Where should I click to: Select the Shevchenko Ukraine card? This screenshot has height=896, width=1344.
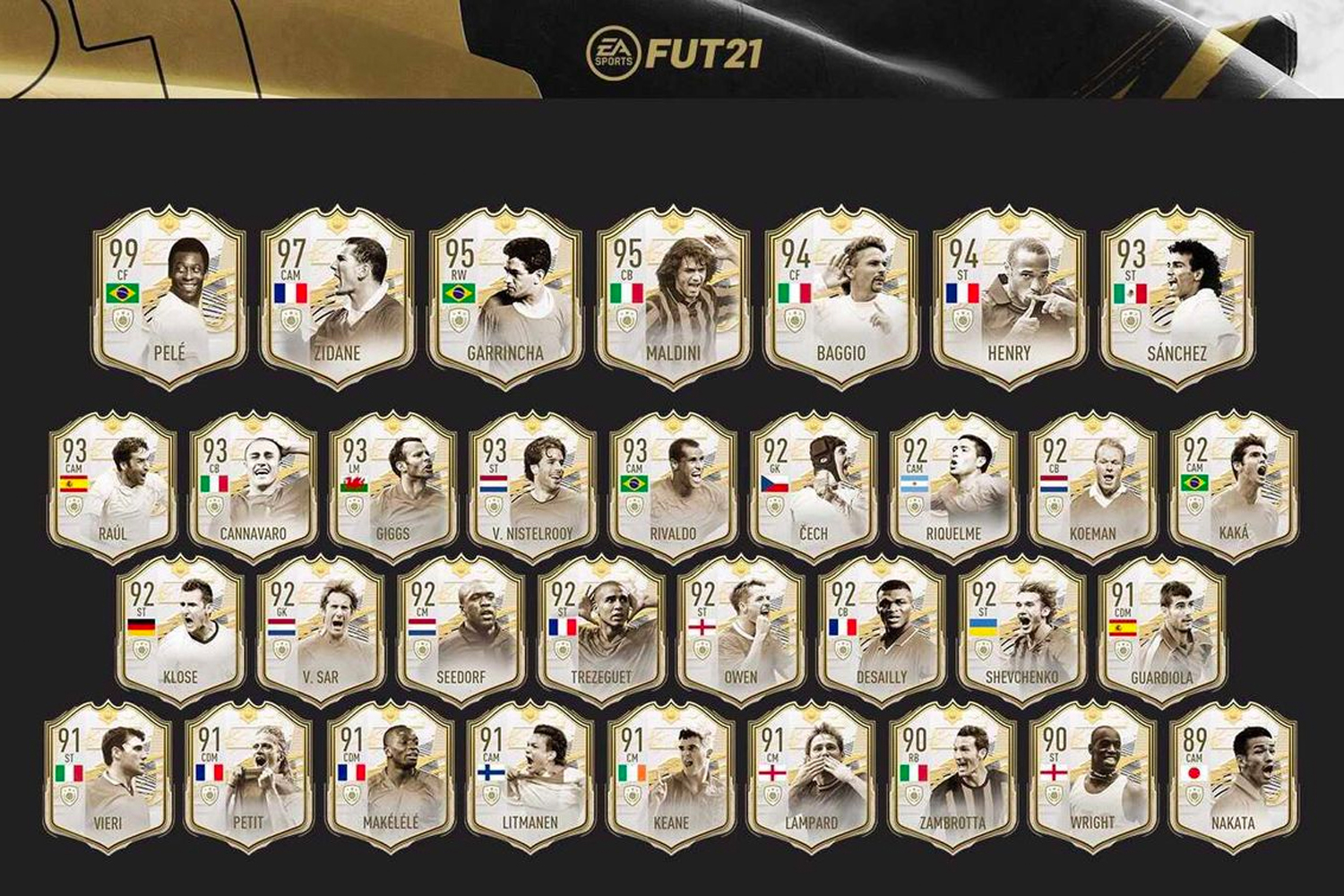[x=1021, y=632]
